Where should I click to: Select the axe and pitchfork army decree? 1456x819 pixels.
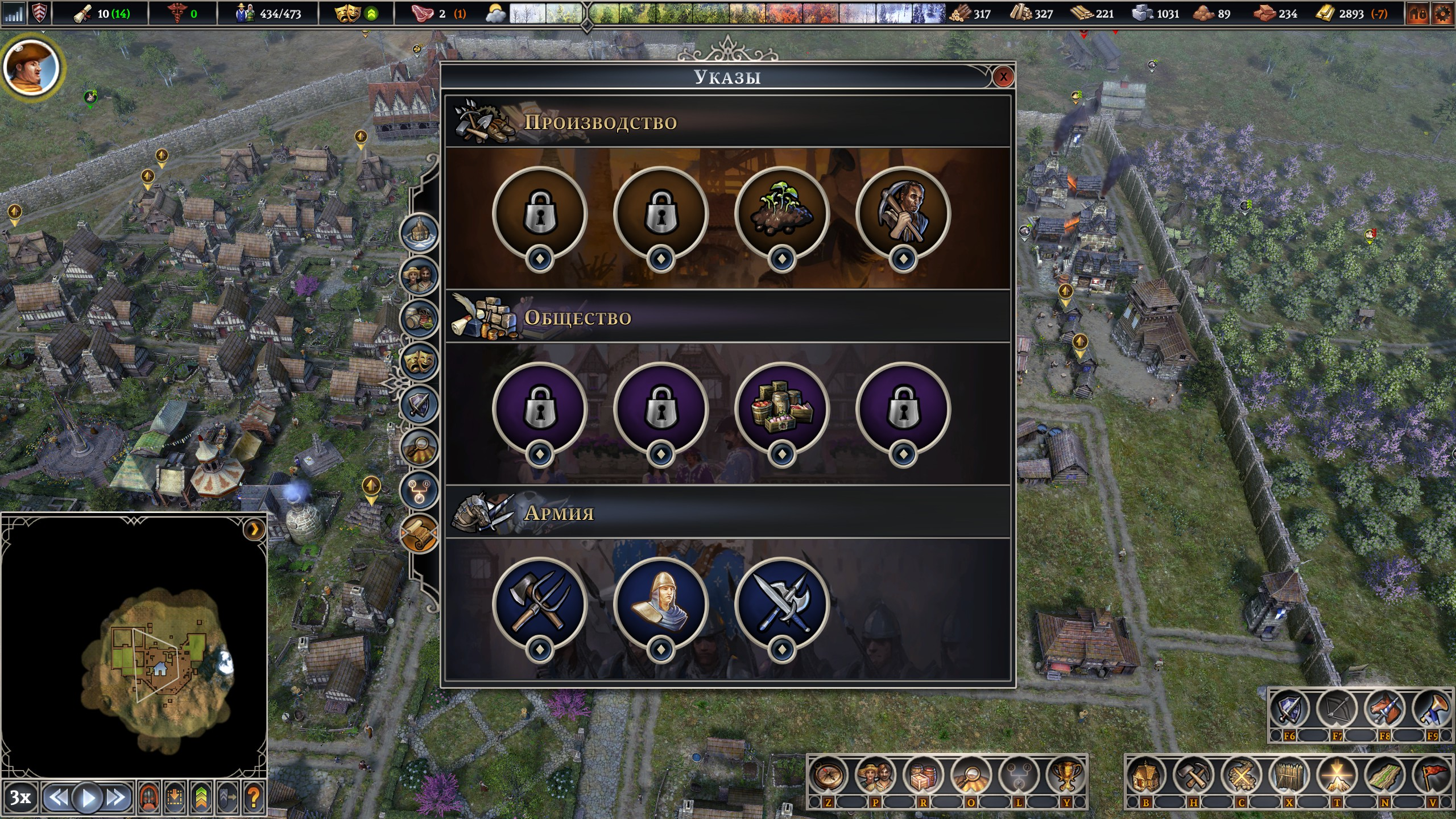(539, 604)
